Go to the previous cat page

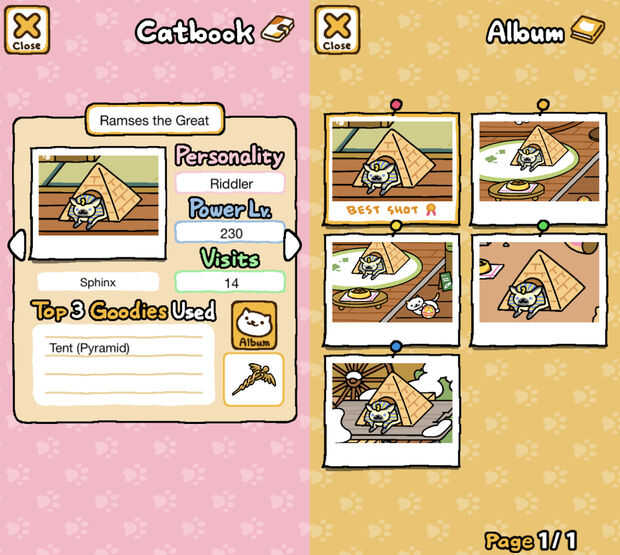click(15, 245)
